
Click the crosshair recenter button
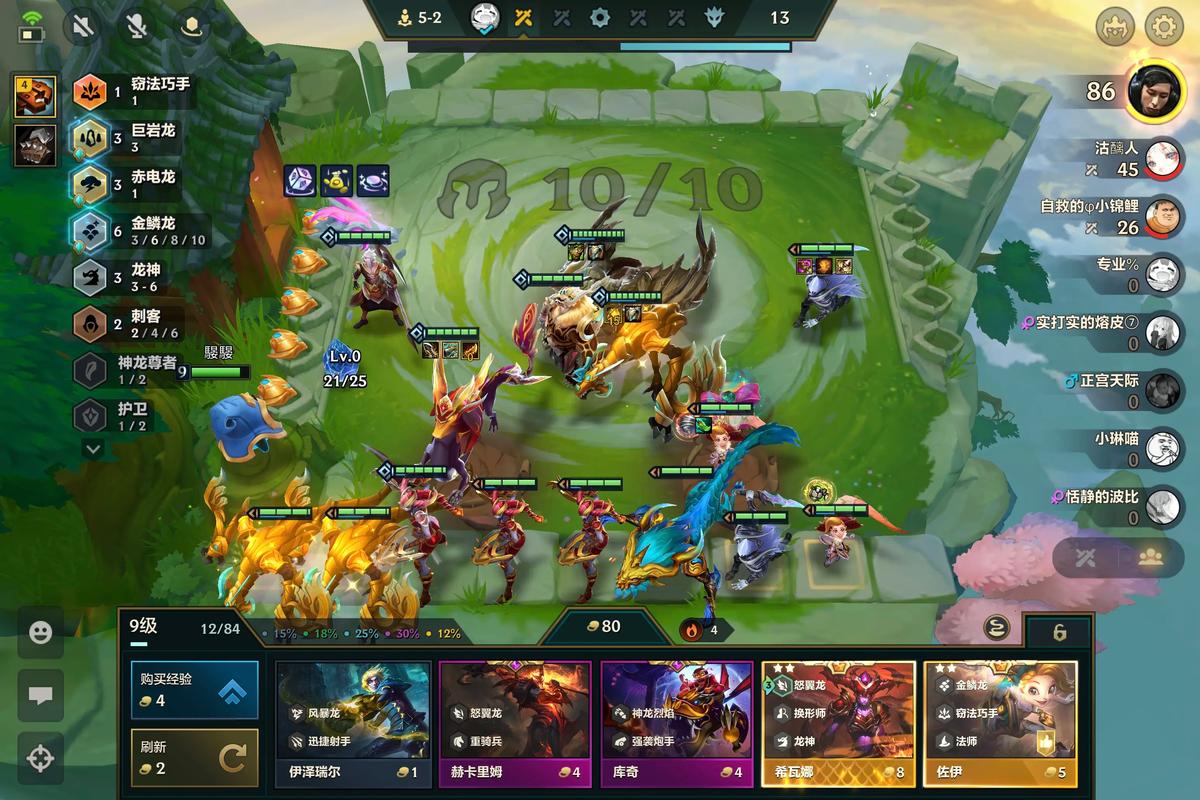tap(41, 758)
